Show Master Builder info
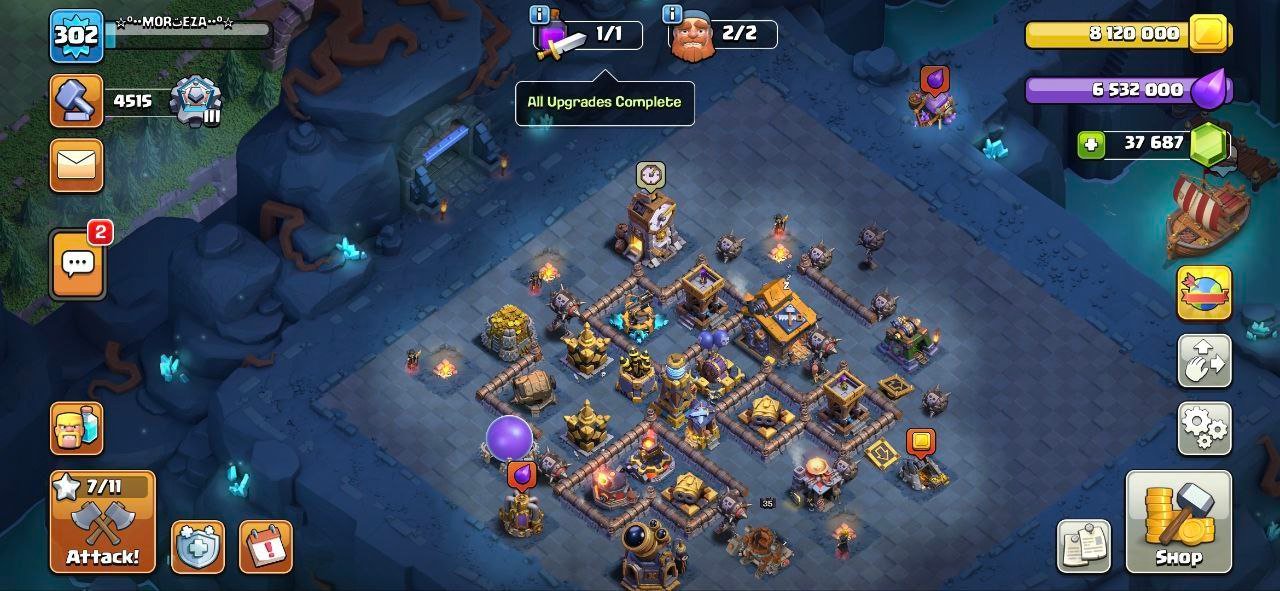This screenshot has height=591, width=1280. tap(673, 14)
